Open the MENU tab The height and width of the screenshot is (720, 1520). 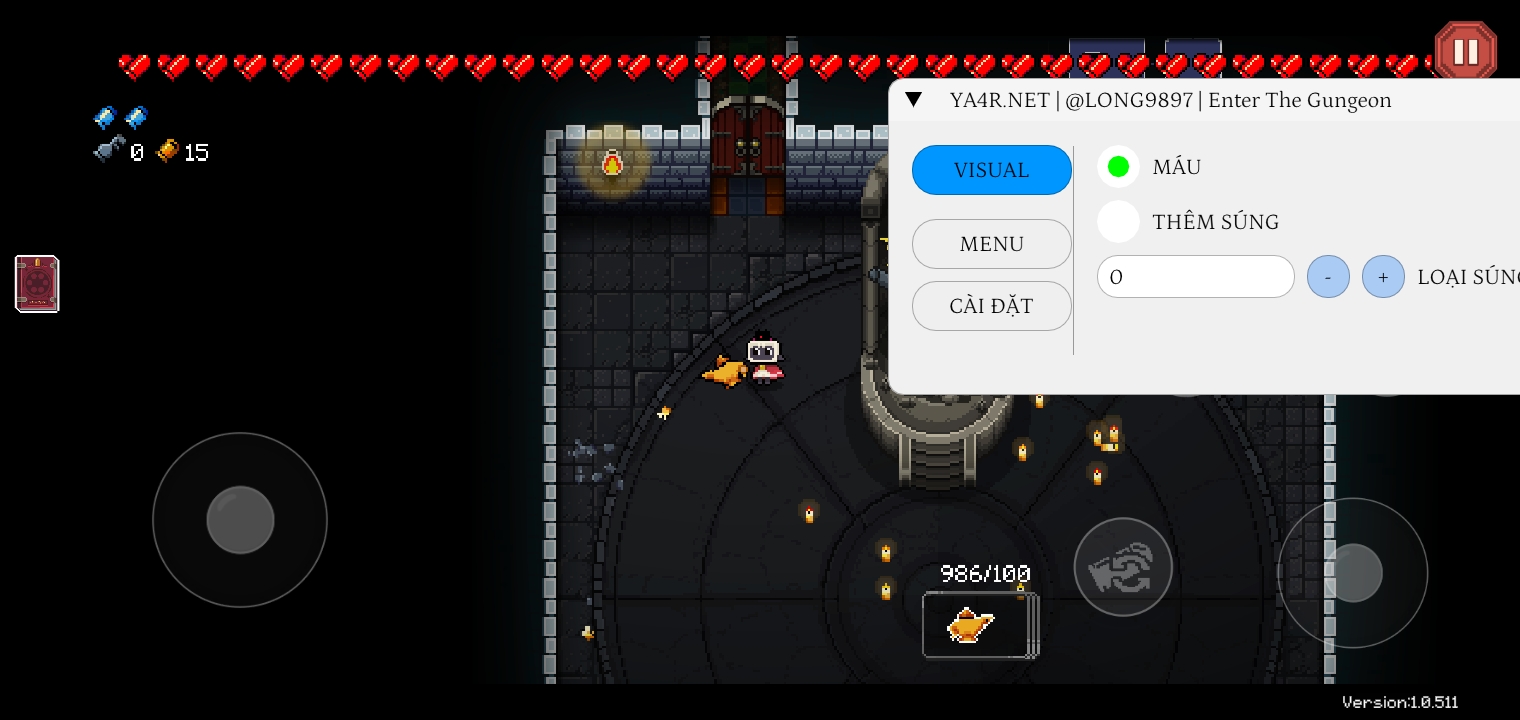tap(991, 244)
